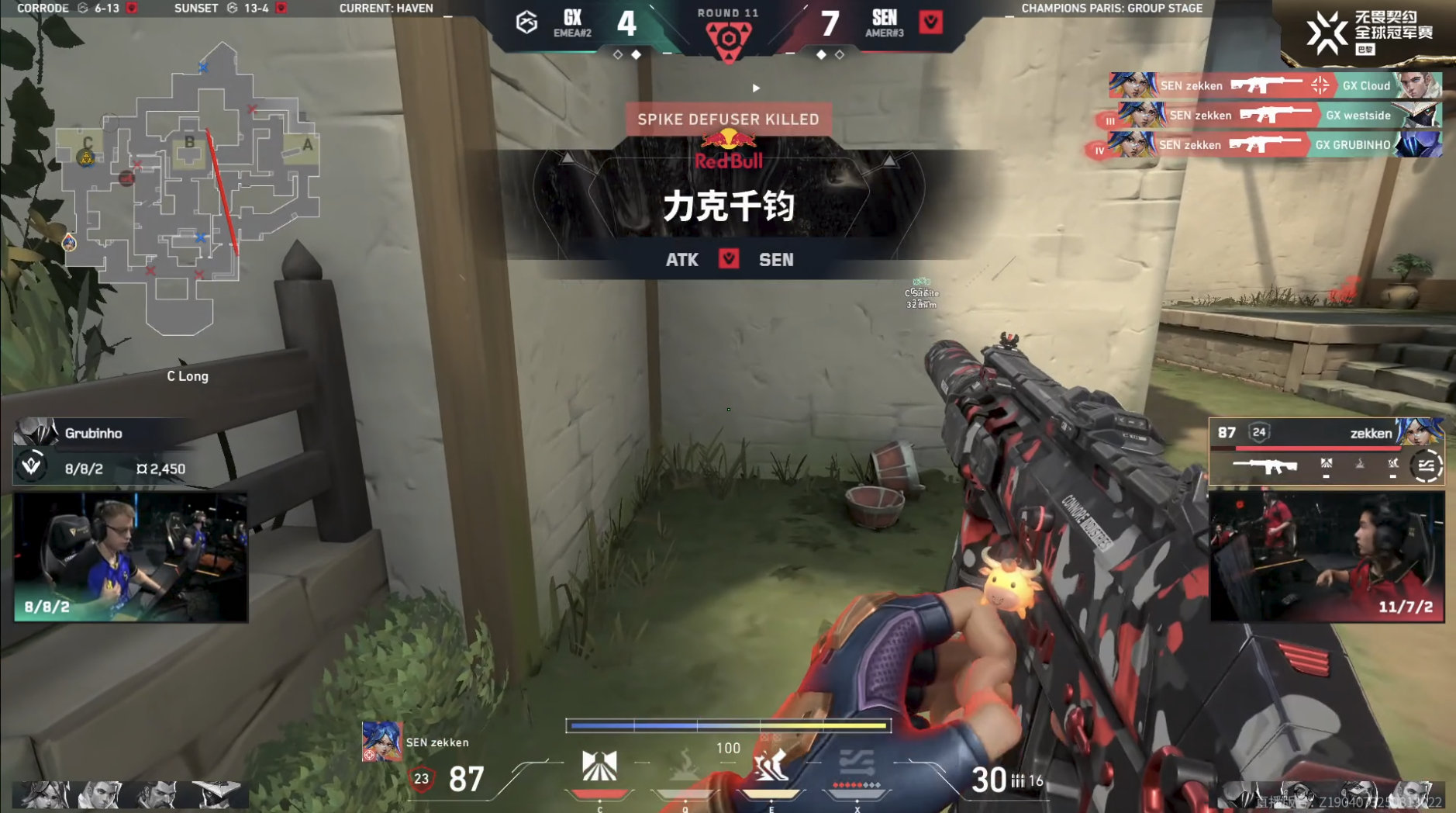
Task: Click the SPIKE DEFUSER KILLED banner
Action: coord(730,119)
